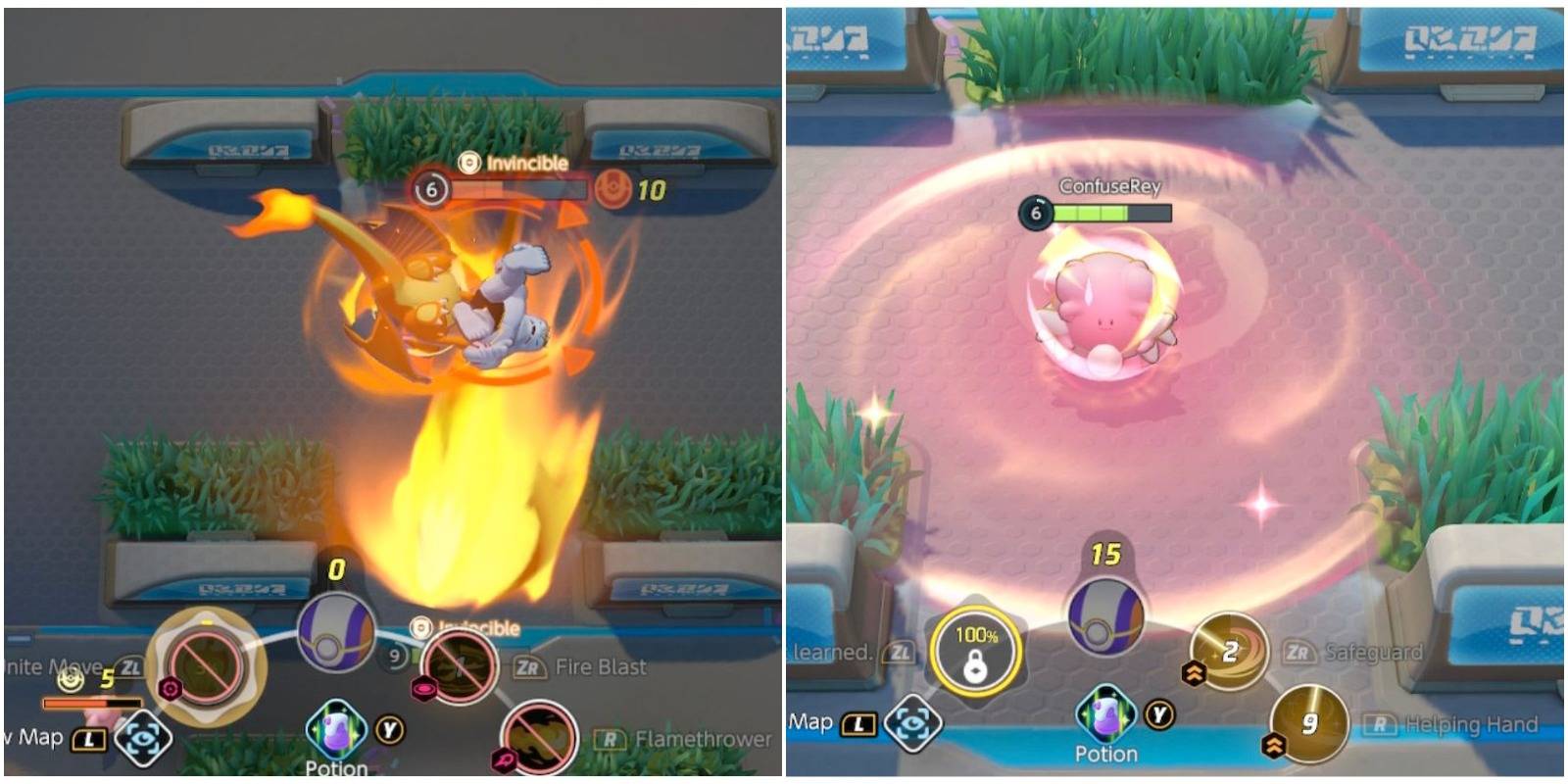Click the yellow score counter showing 15
Viewport: 1568px width, 784px height.
[x=1108, y=552]
